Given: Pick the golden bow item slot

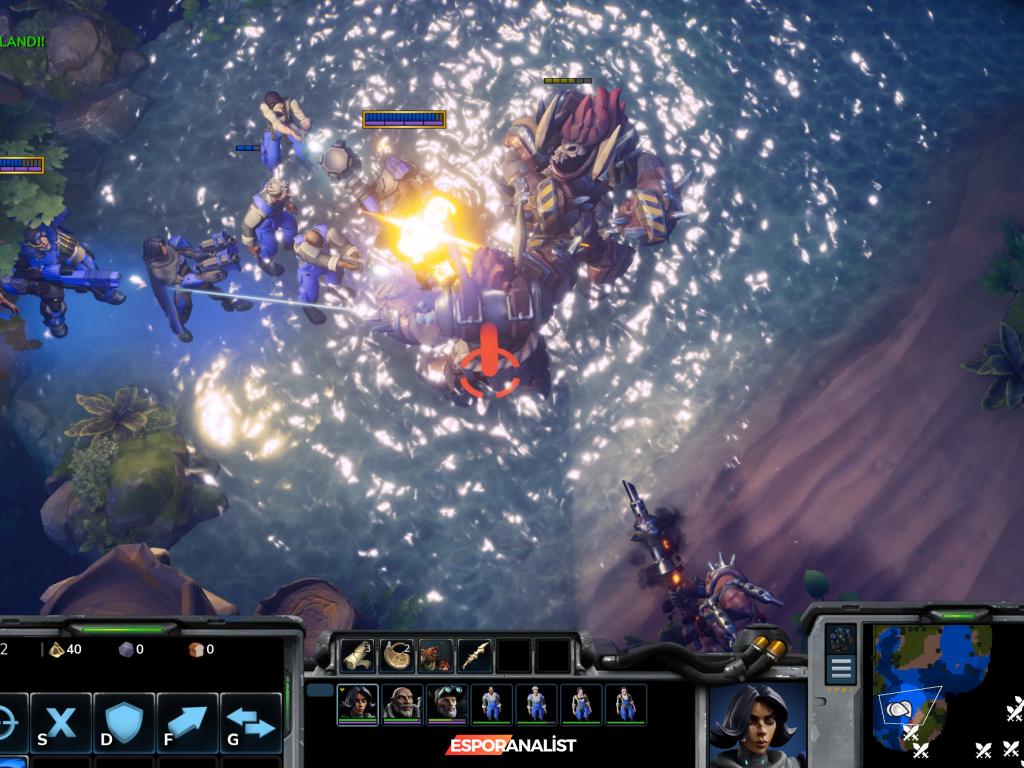Looking at the screenshot, I should (x=475, y=656).
